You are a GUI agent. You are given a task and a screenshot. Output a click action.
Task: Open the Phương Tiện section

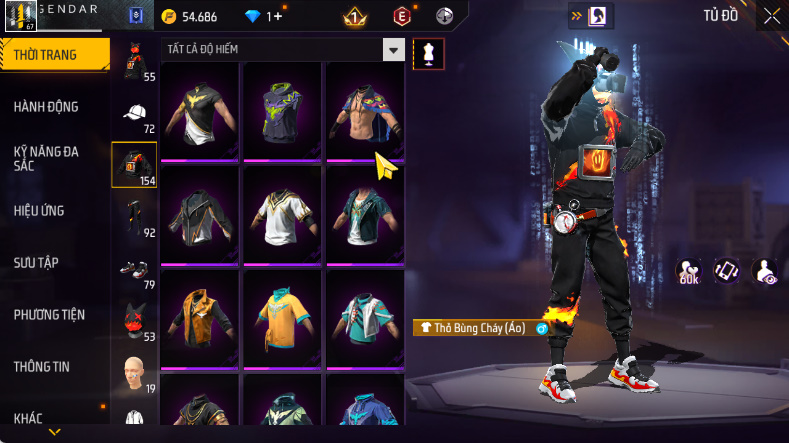49,315
